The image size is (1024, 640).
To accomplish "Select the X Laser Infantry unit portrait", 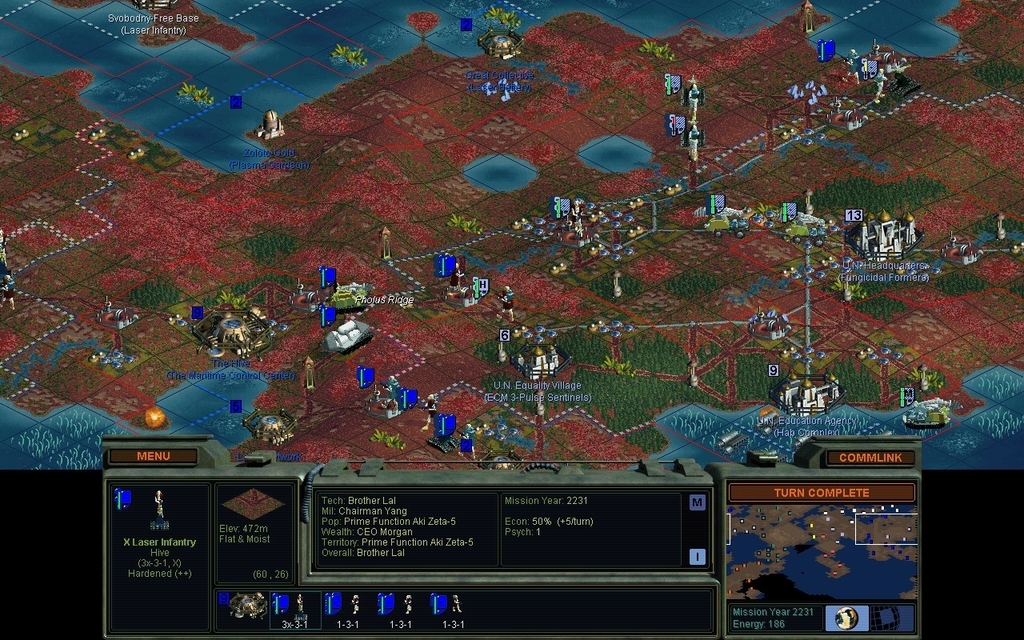I will pos(158,510).
